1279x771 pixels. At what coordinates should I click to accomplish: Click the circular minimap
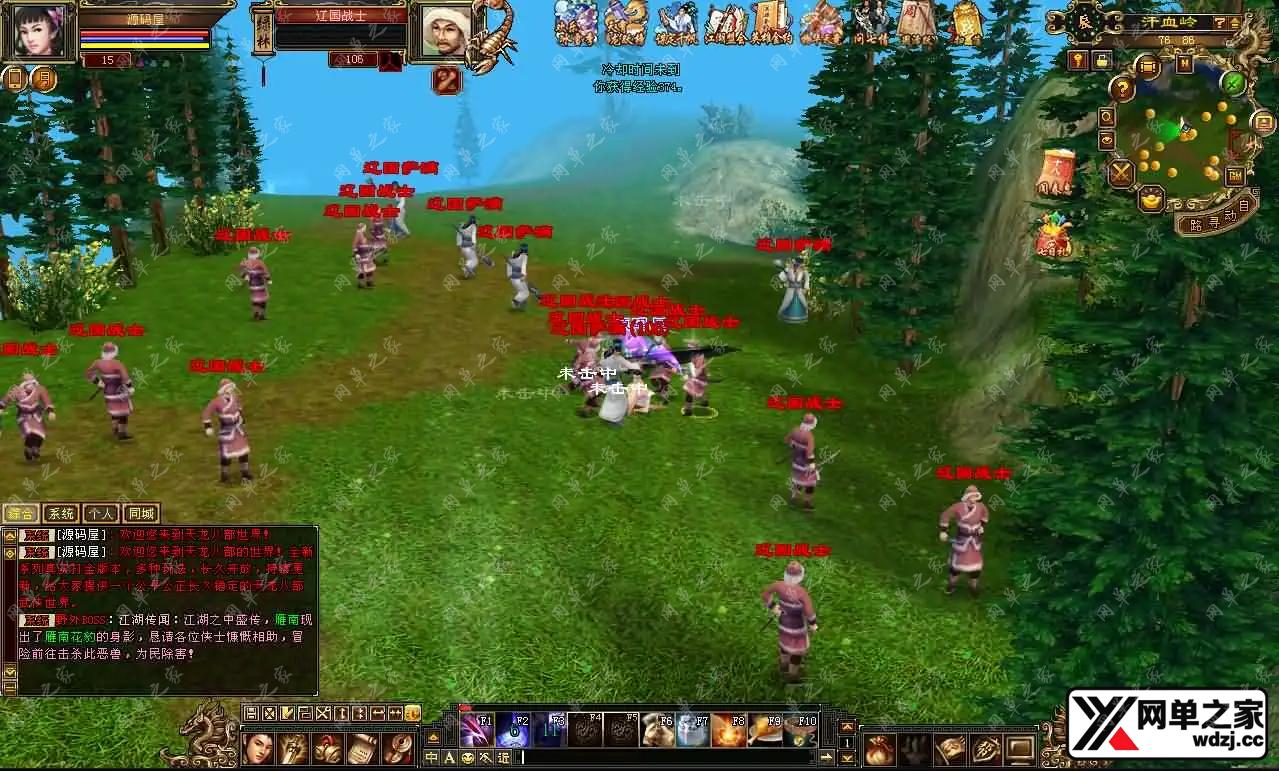click(1178, 133)
